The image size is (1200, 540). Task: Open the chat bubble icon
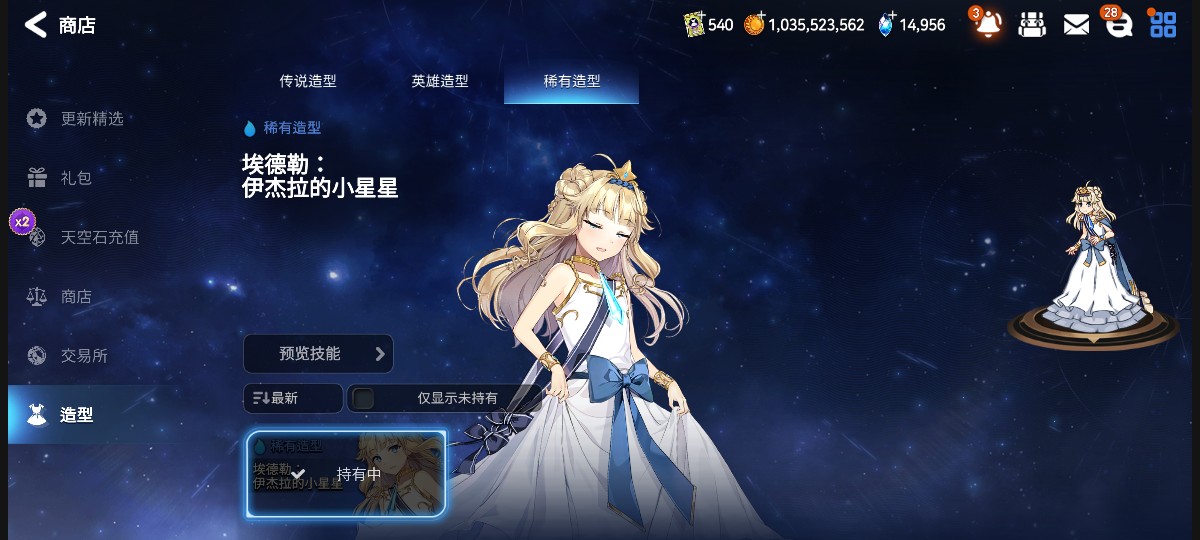tap(1118, 25)
